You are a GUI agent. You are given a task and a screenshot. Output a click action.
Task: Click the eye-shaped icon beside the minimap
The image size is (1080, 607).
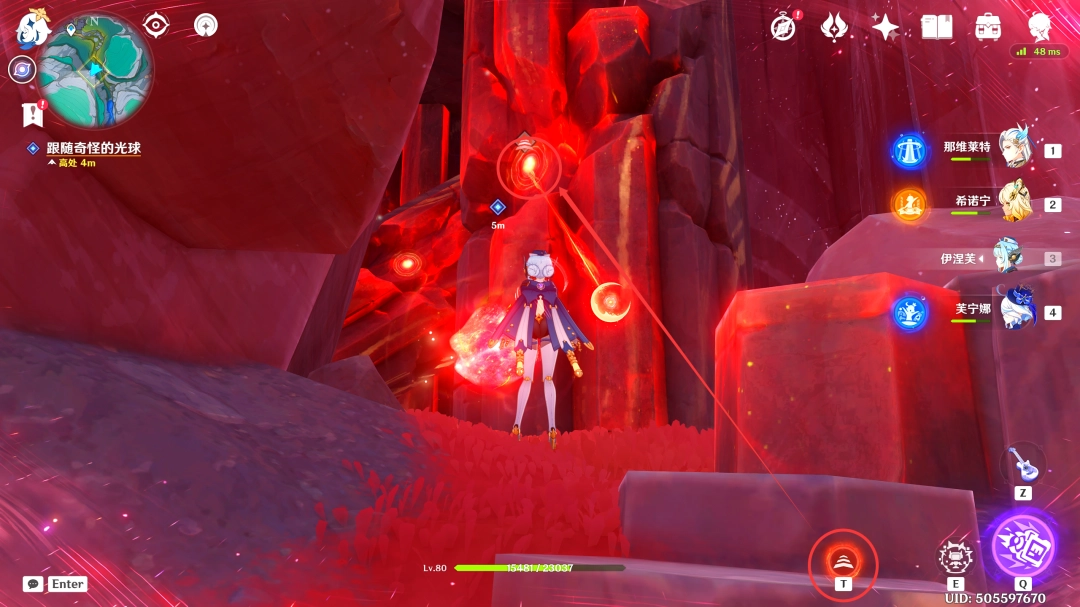click(x=156, y=25)
